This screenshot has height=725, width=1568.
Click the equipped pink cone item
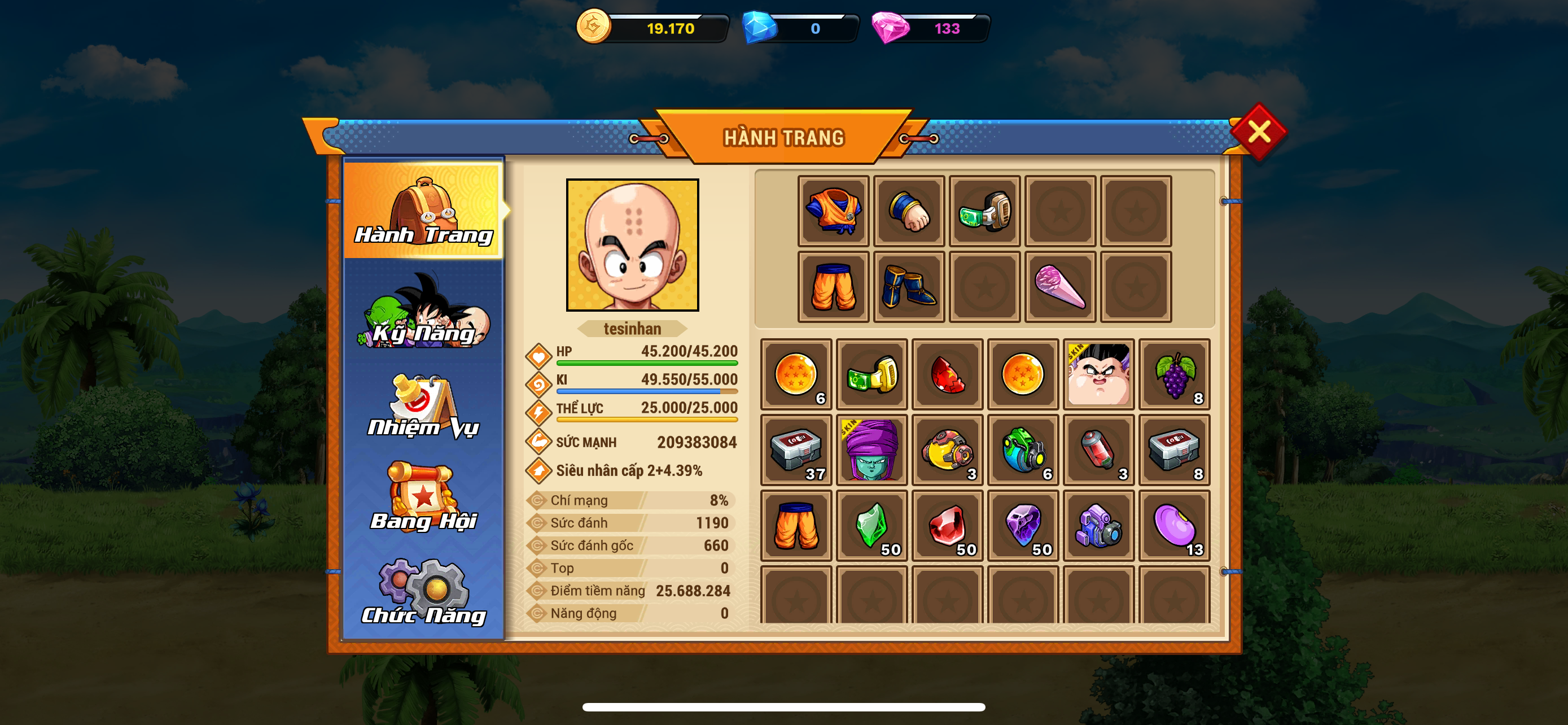tap(1060, 287)
